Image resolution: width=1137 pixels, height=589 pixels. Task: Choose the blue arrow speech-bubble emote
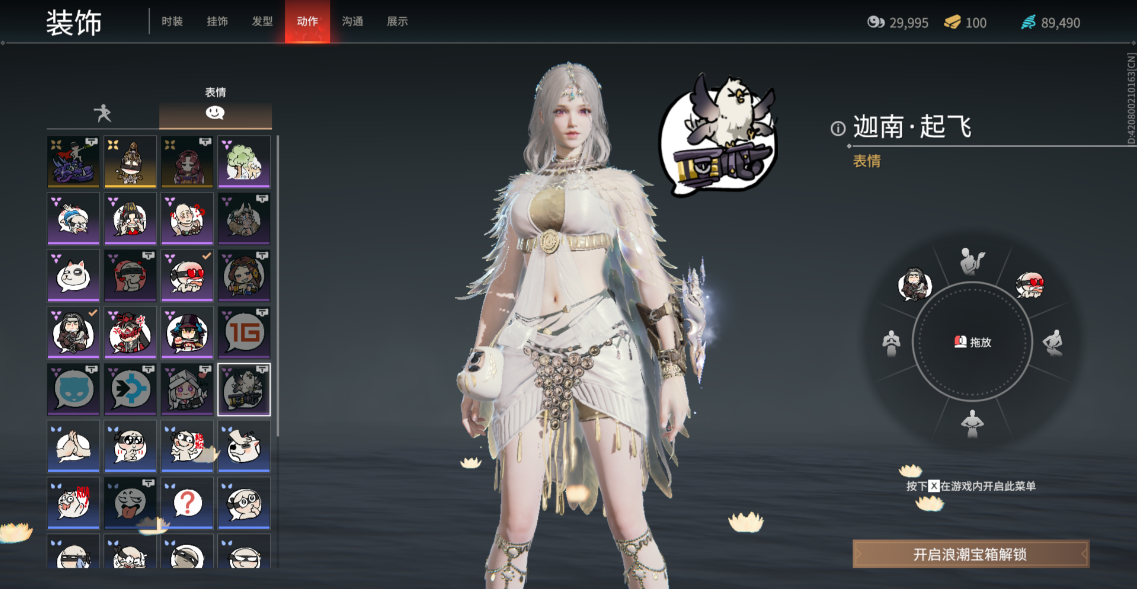pyautogui.click(x=130, y=389)
